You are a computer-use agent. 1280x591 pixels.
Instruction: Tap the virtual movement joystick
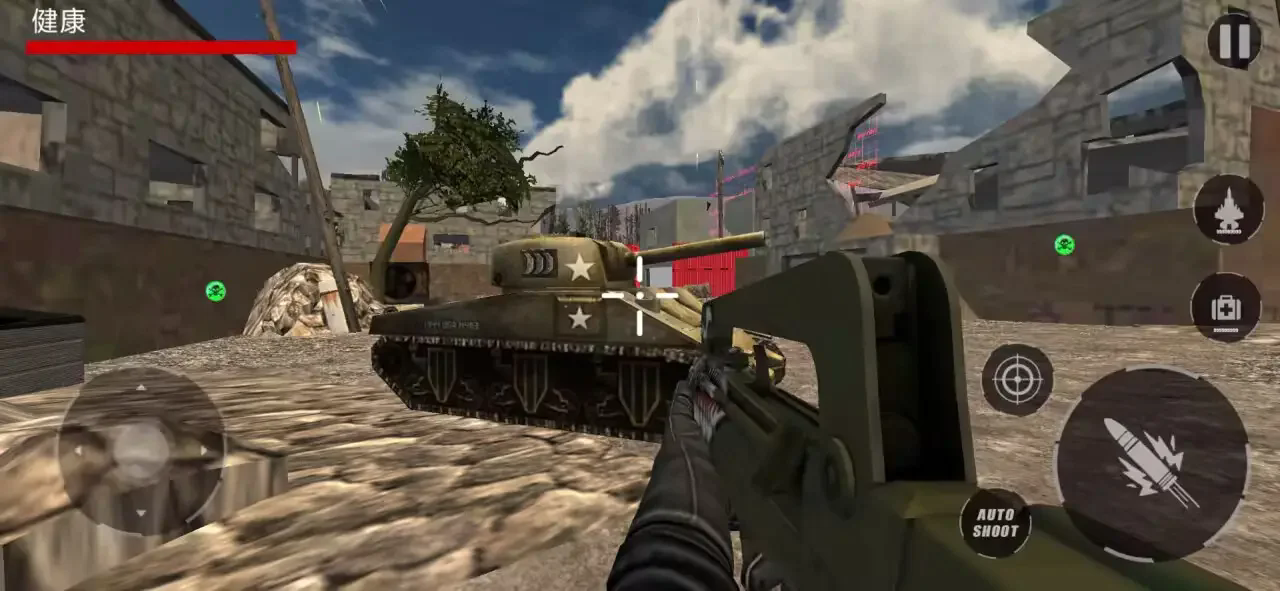coord(141,451)
